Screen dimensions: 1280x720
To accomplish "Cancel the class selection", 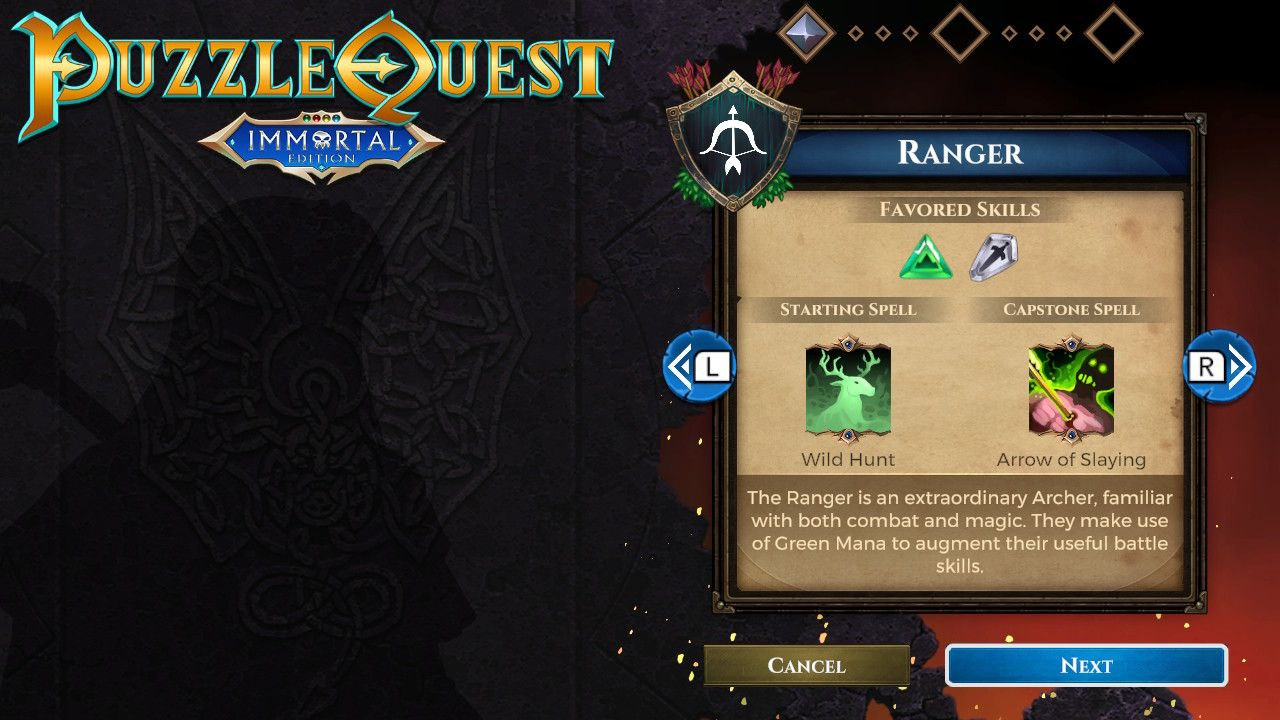I will pyautogui.click(x=806, y=666).
